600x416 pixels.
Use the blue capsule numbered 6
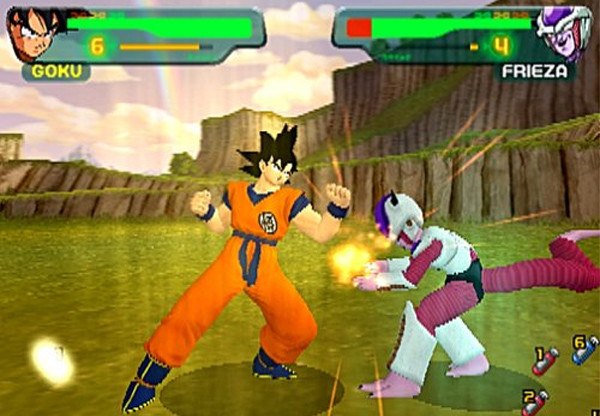pos(585,351)
